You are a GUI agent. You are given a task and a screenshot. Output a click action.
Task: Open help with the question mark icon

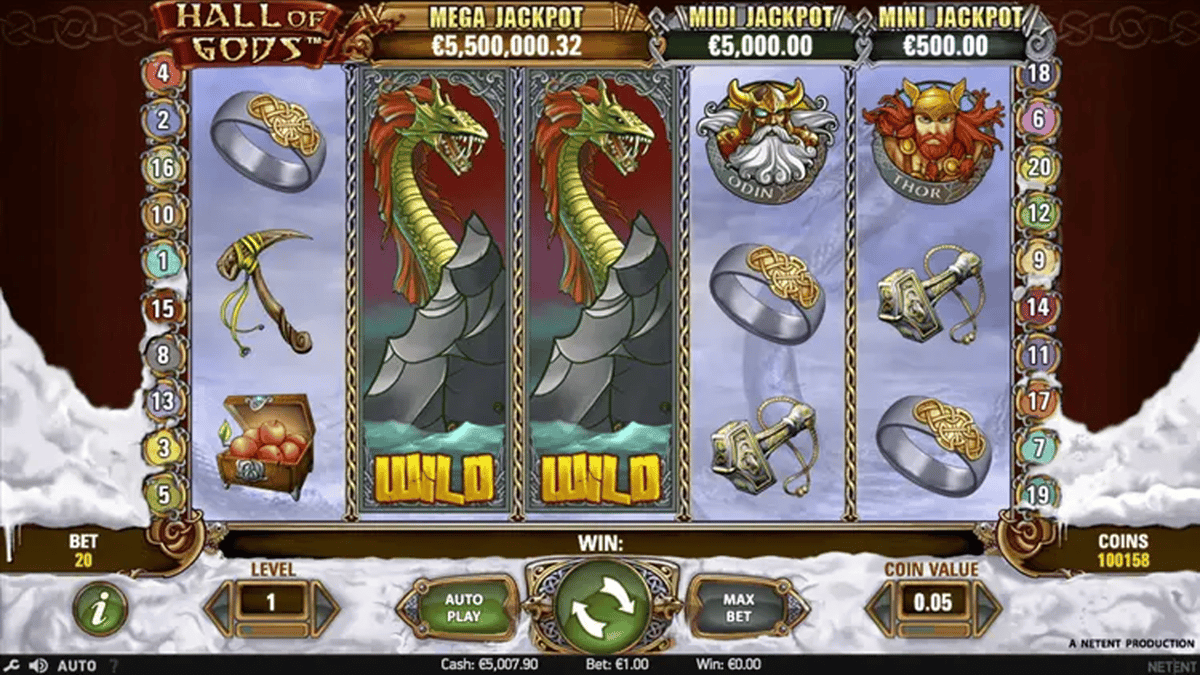113,665
